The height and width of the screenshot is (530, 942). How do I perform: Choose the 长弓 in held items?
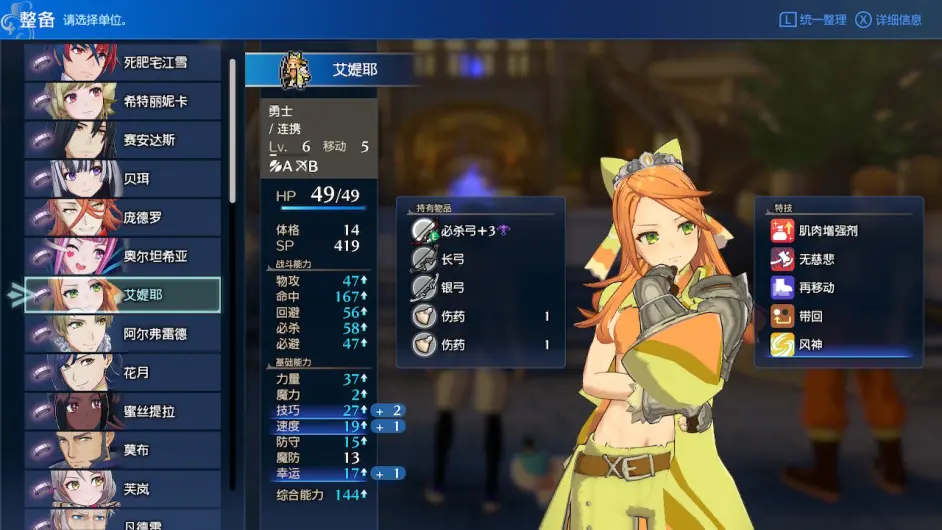453,259
